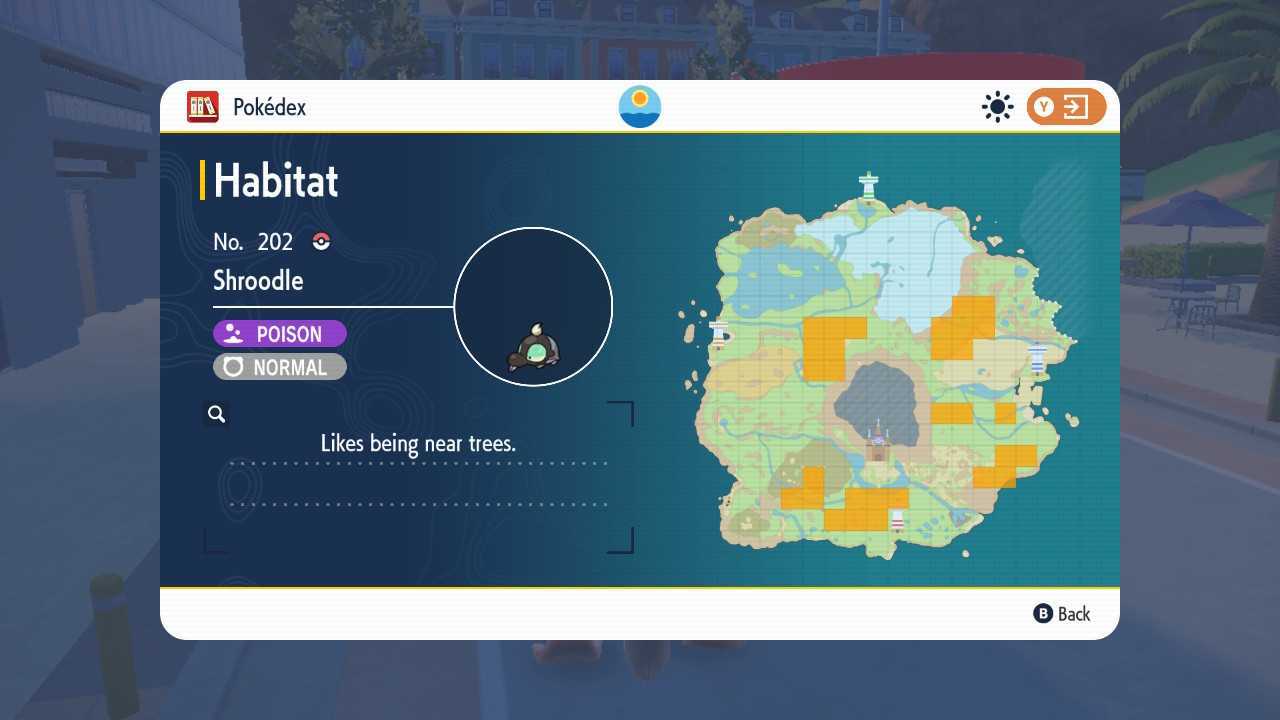Click the text 'Likes being near trees'
This screenshot has width=1280, height=720.
[417, 443]
